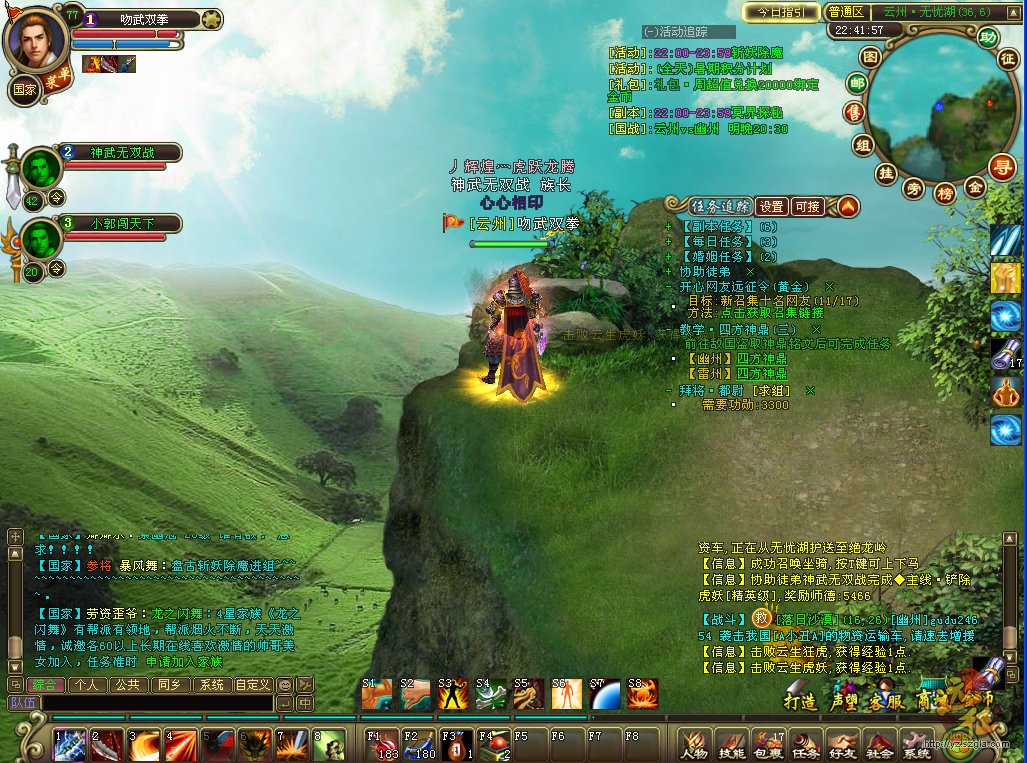The width and height of the screenshot is (1027, 763).
Task: Switch chat to the 系统 tab
Action: coord(211,685)
